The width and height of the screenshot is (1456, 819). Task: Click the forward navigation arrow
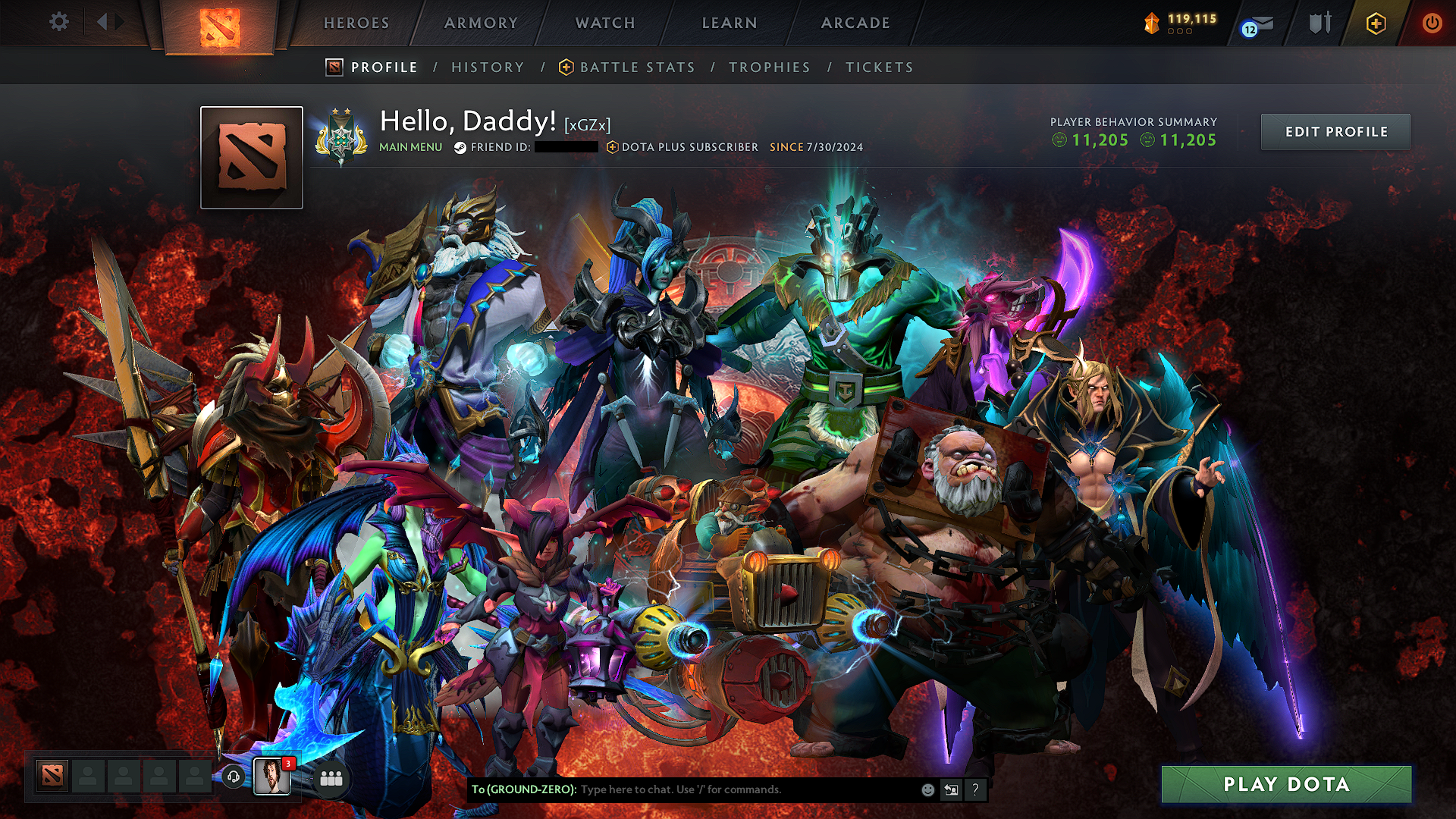(x=118, y=22)
